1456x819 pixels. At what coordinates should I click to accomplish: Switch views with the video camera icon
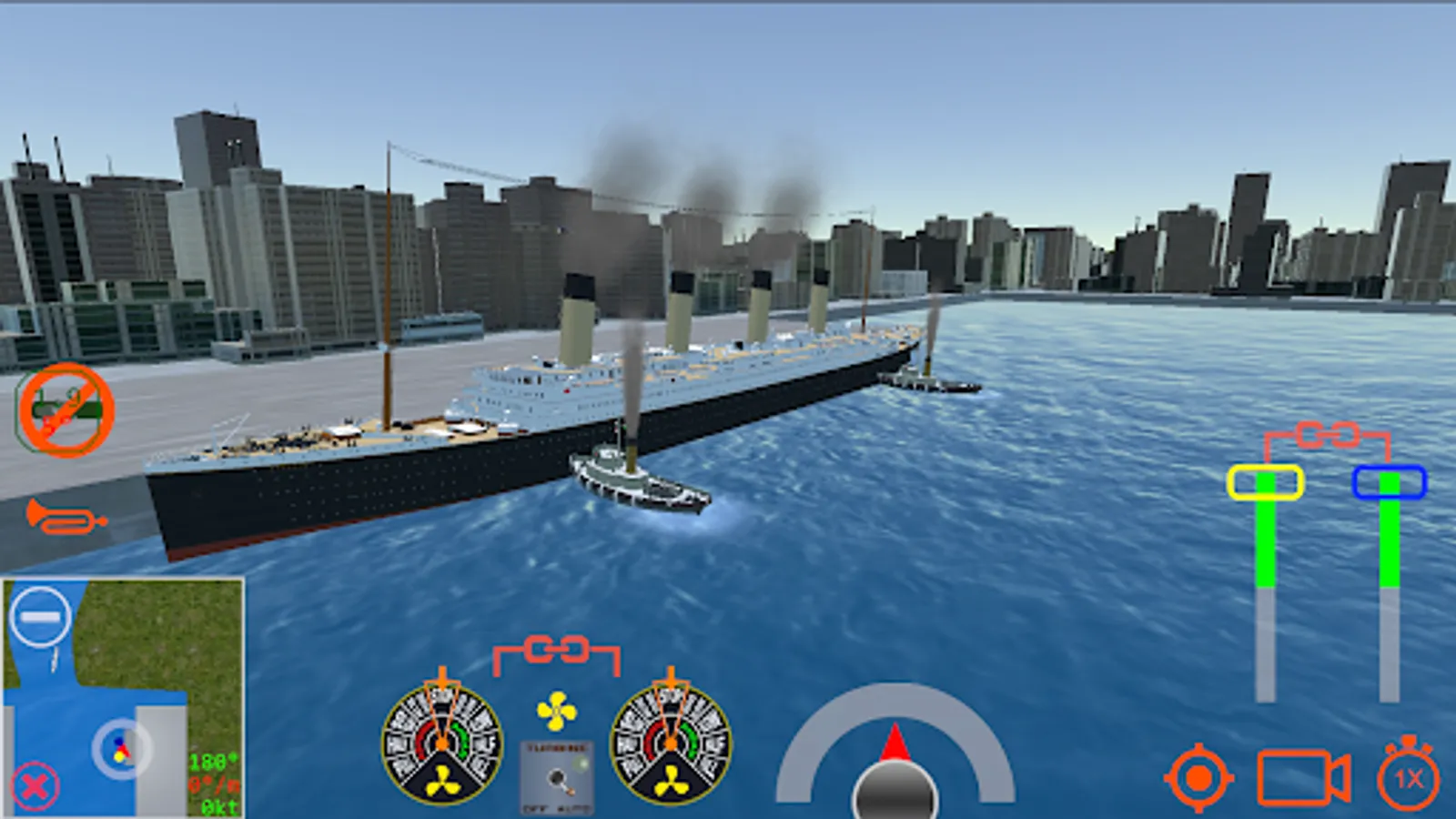pyautogui.click(x=1303, y=778)
